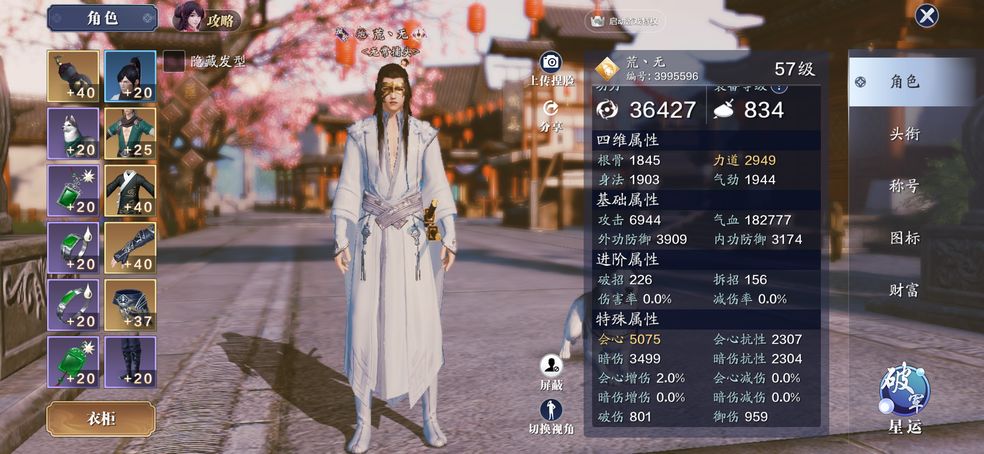Image resolution: width=984 pixels, height=454 pixels.
Task: Select the wolf mask slot +20
Action: click(x=73, y=134)
